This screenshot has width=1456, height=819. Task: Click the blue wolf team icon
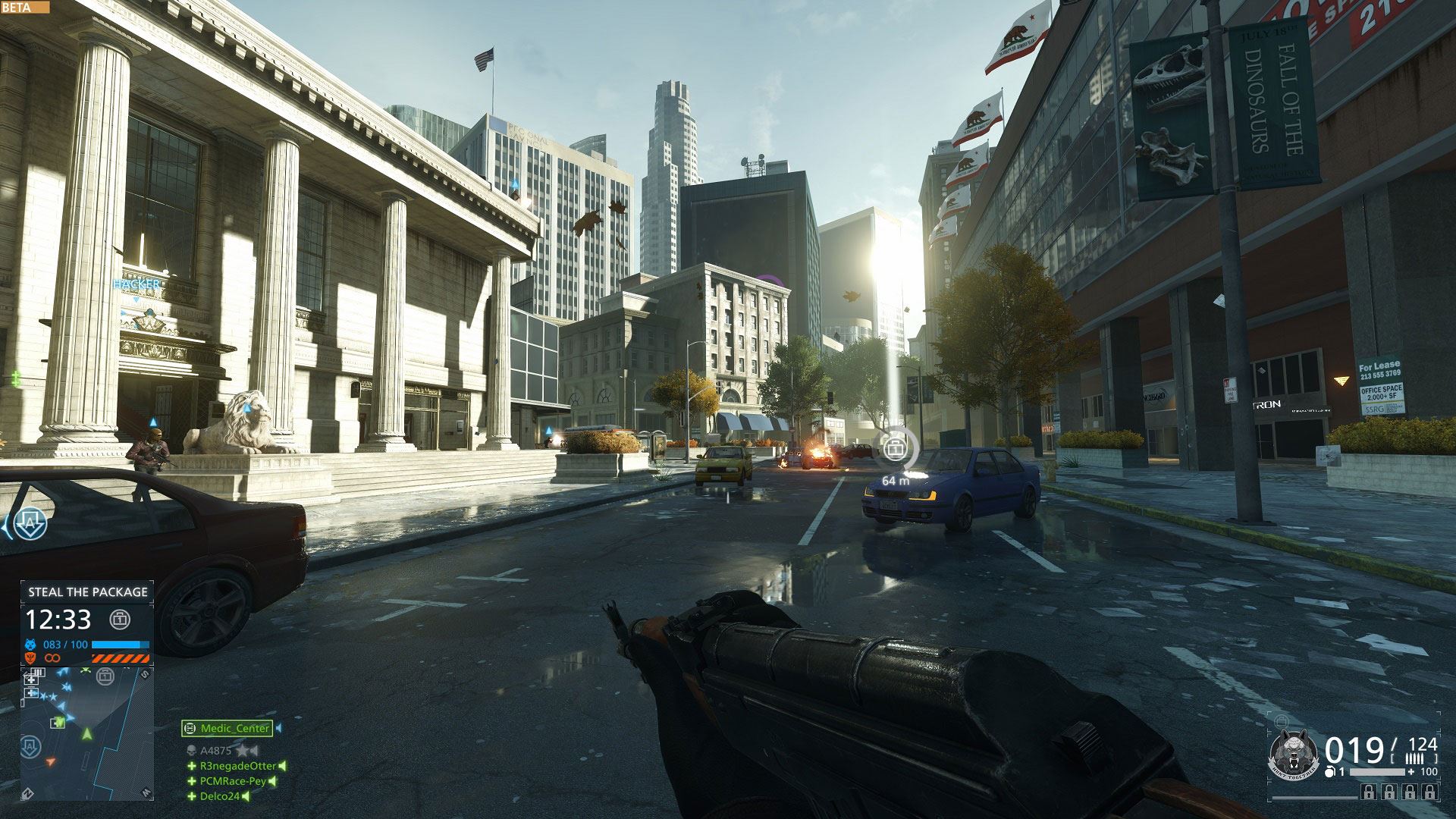tap(31, 645)
